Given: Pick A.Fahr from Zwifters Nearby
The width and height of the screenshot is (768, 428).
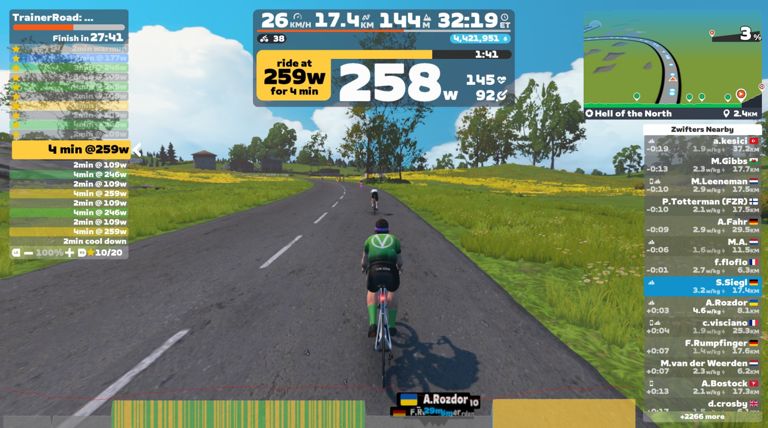Looking at the screenshot, I should (x=704, y=225).
